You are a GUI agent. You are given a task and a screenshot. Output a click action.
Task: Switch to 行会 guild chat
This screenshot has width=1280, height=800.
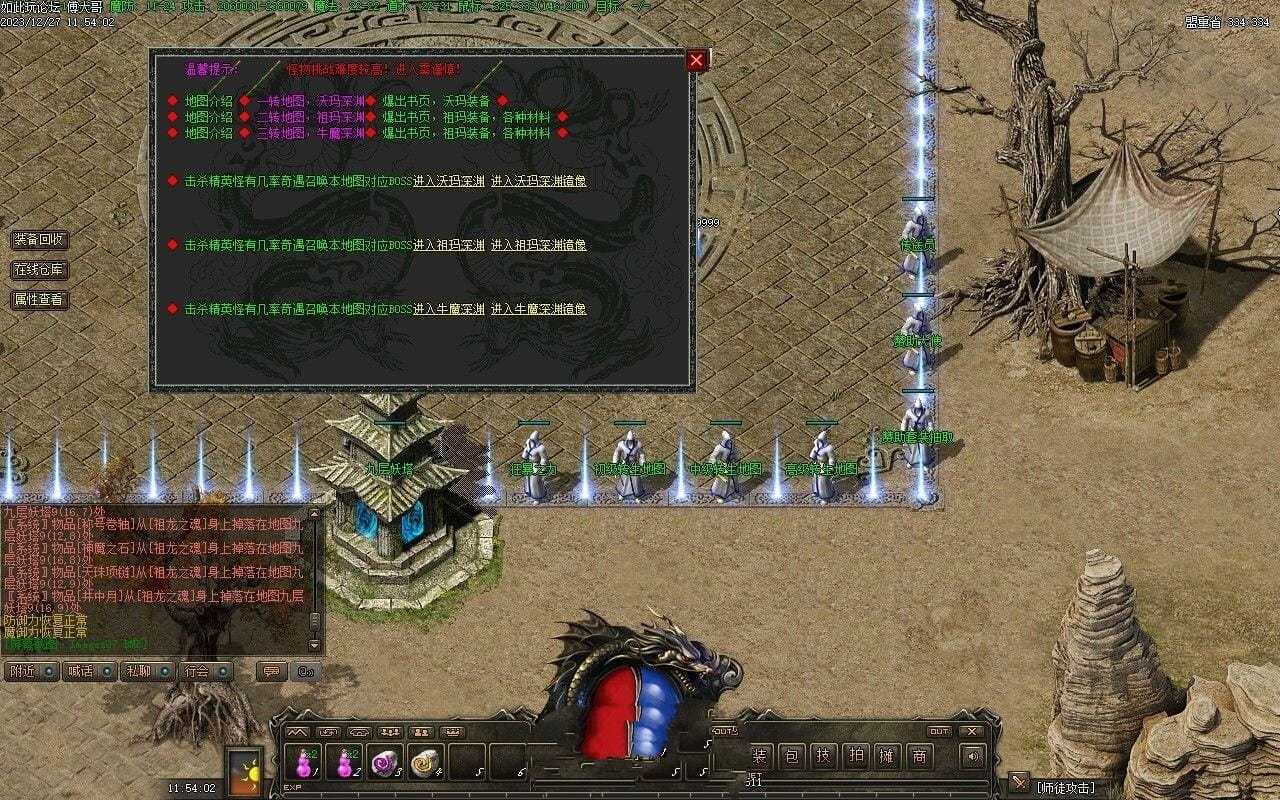coord(206,671)
